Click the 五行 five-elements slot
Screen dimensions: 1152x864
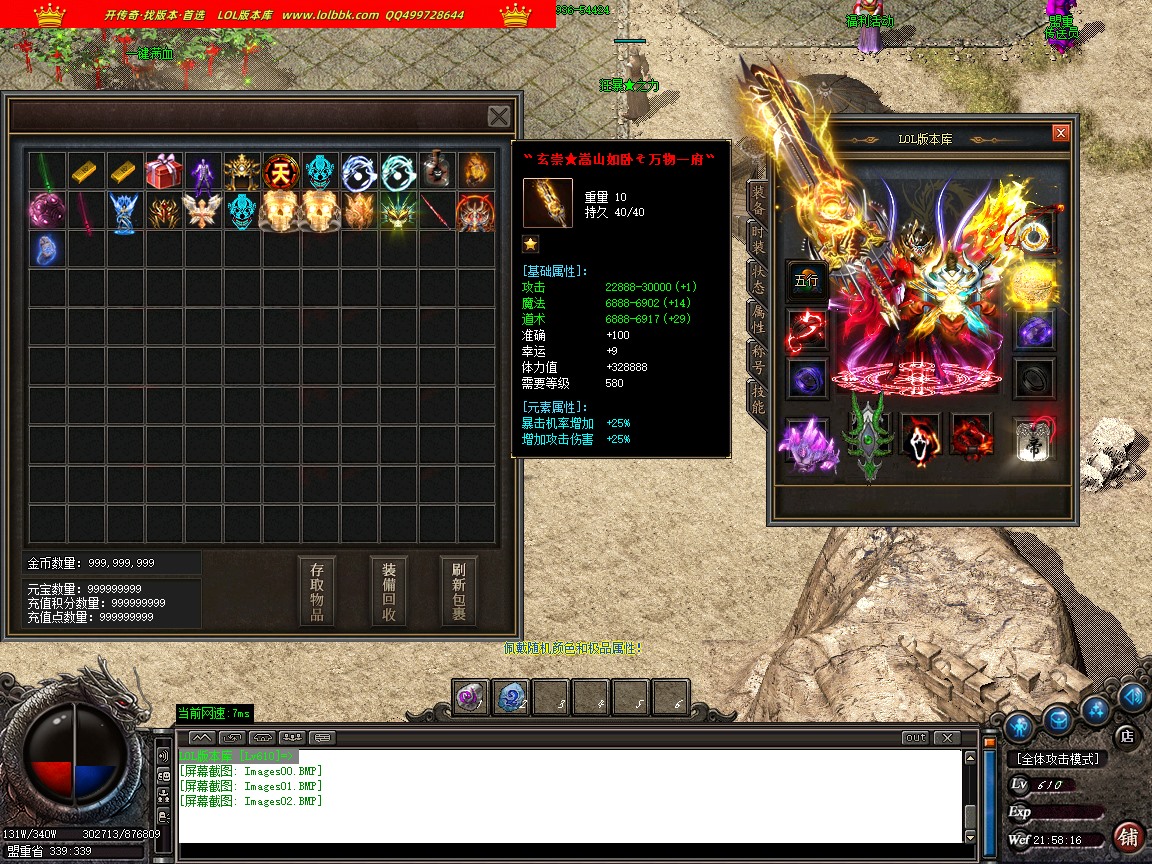tap(806, 281)
